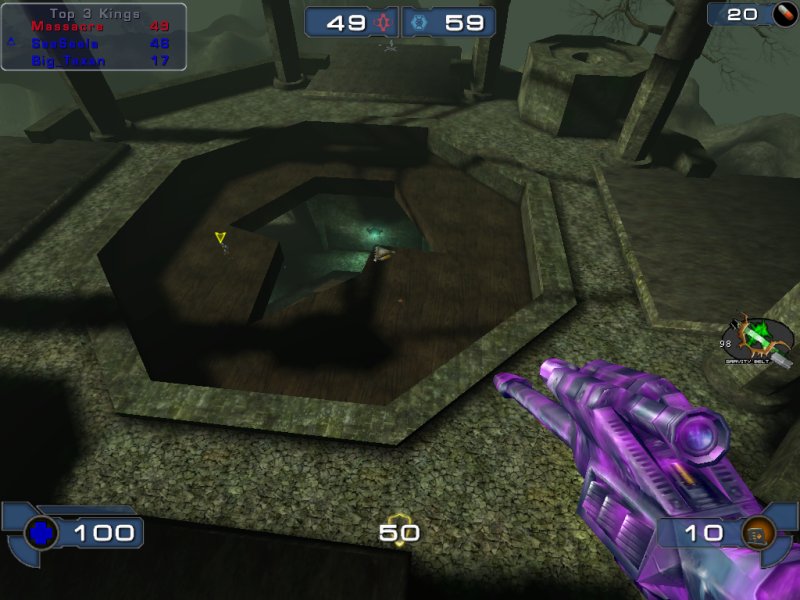Click the blue team emblem icon
This screenshot has height=600, width=800.
[x=416, y=22]
